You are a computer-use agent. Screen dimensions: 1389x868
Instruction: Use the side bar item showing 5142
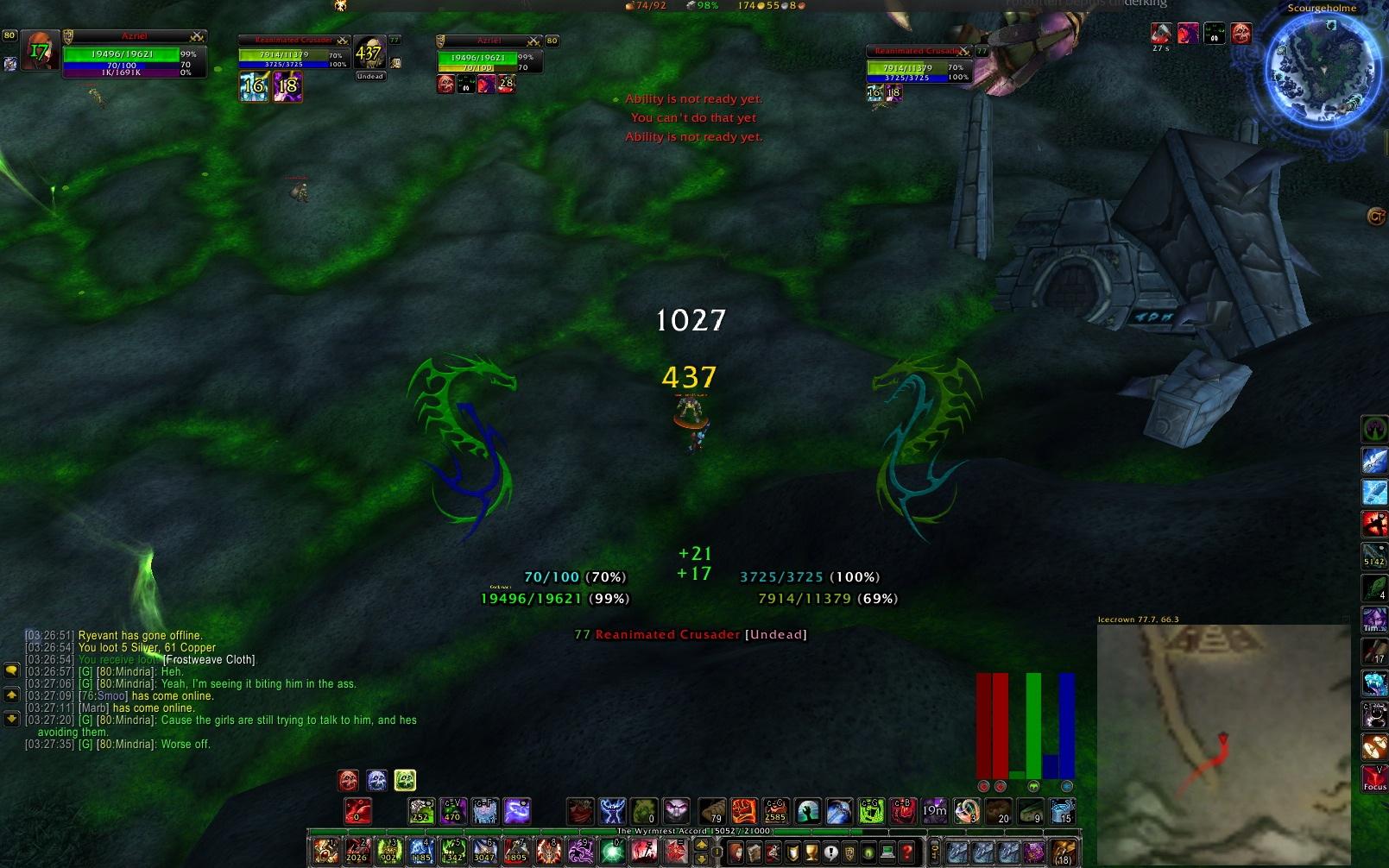(x=1374, y=555)
